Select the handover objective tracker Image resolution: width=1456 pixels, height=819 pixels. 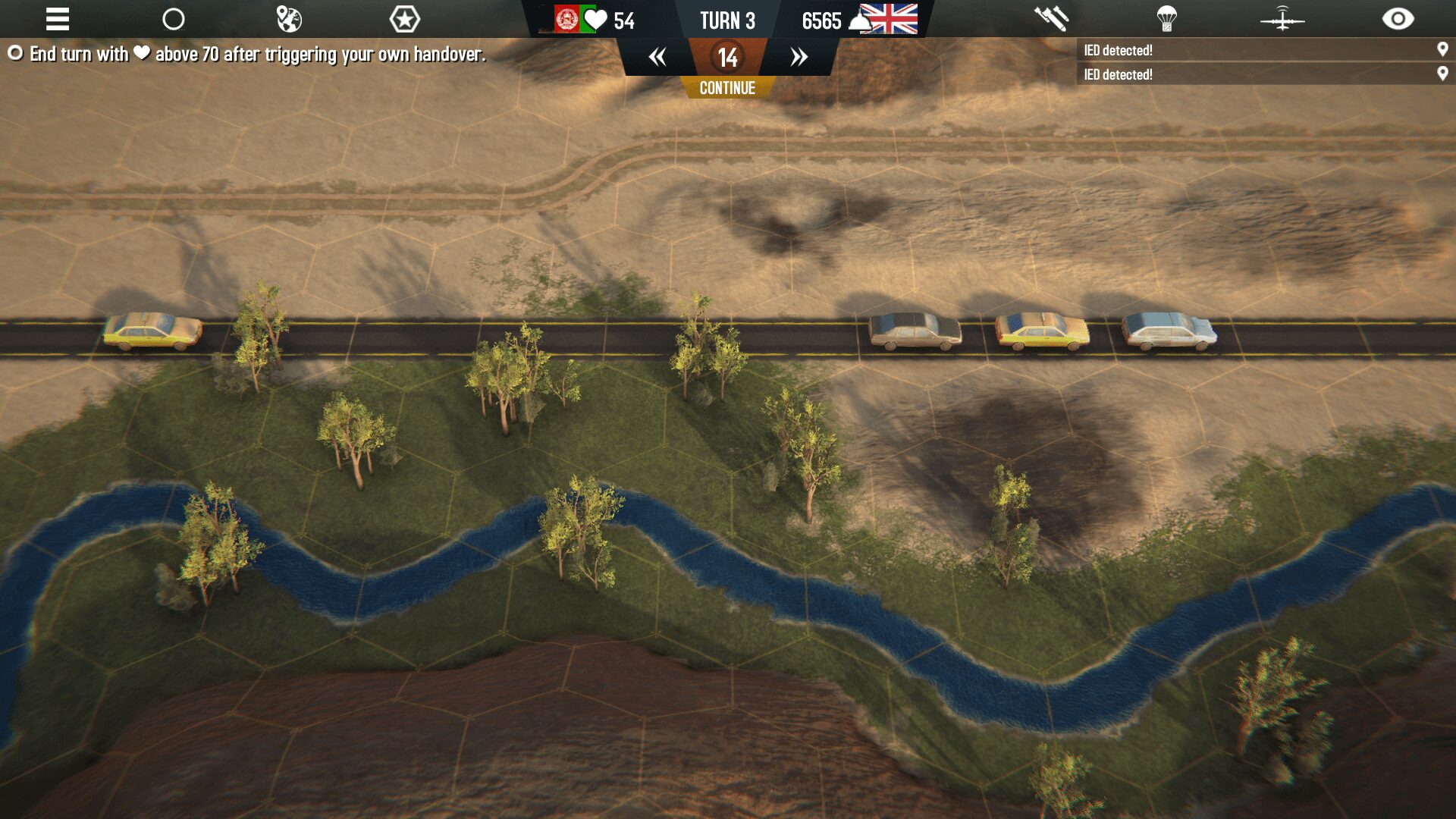tap(246, 54)
